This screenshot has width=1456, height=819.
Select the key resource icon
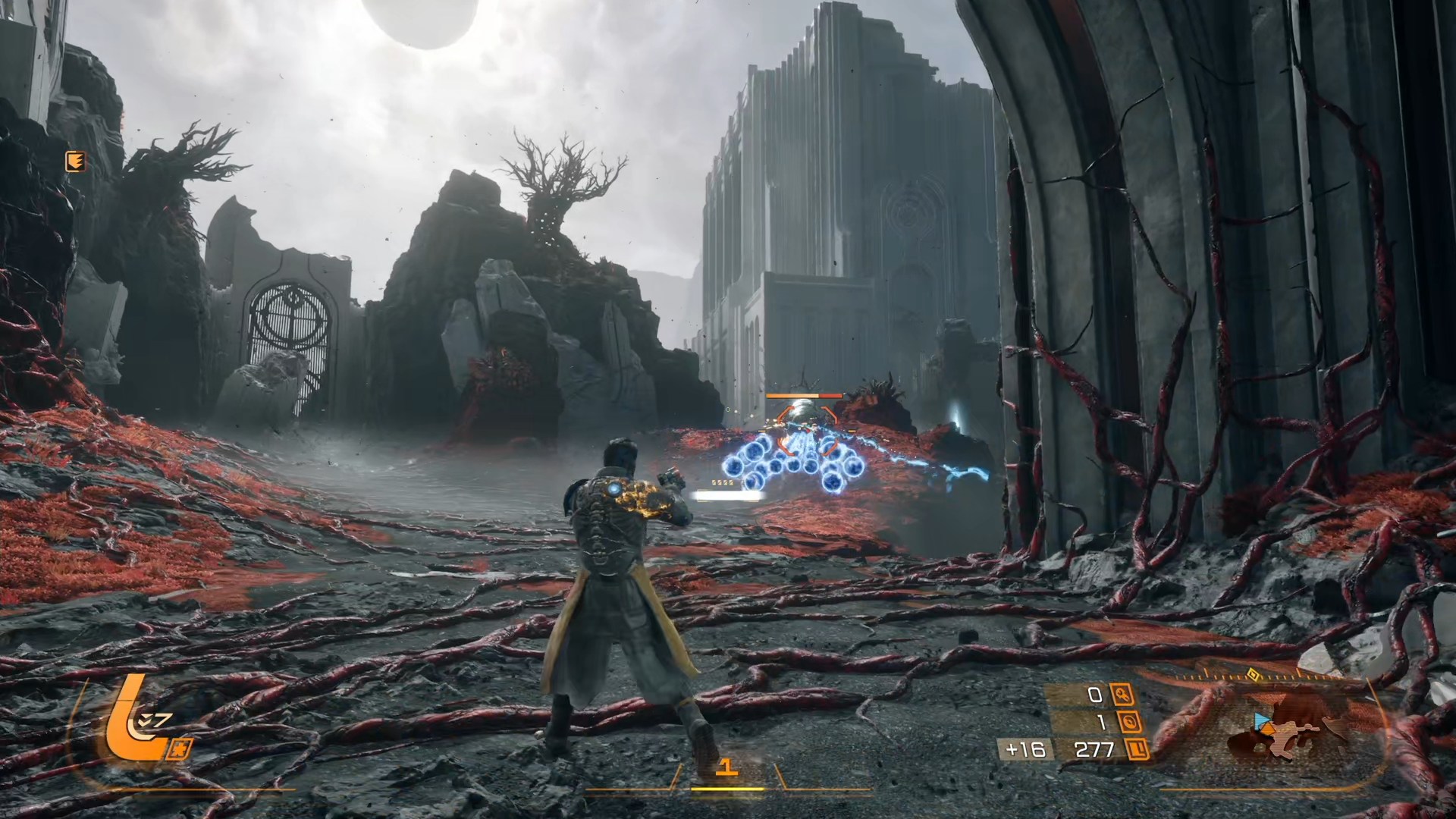[1122, 695]
